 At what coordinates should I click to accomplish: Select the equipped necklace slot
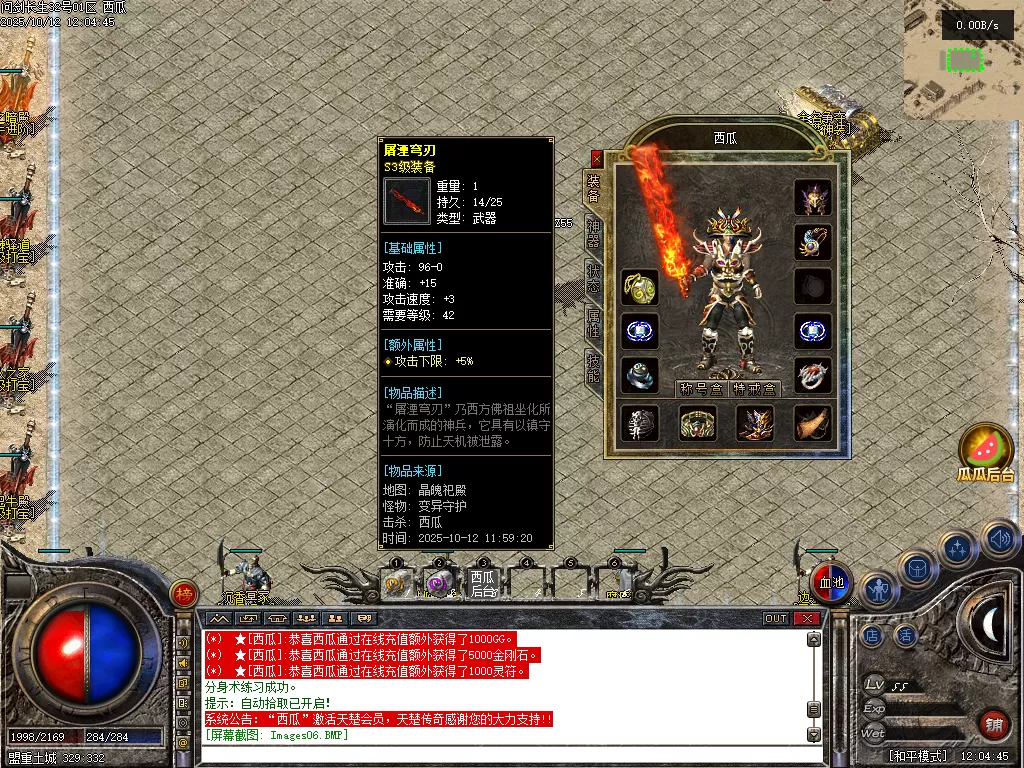pos(812,242)
